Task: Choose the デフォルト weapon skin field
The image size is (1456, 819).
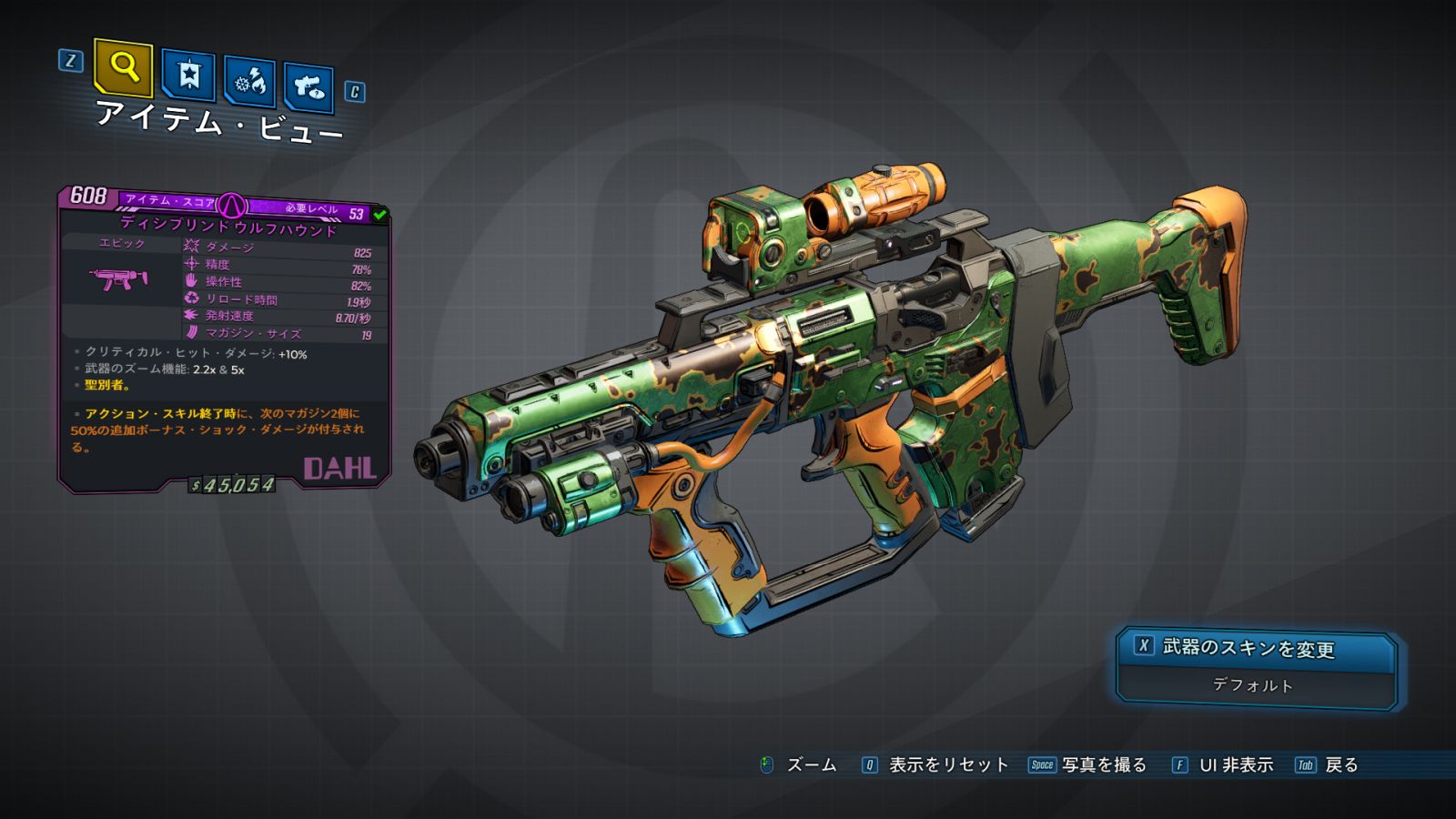Action: coord(1253,685)
